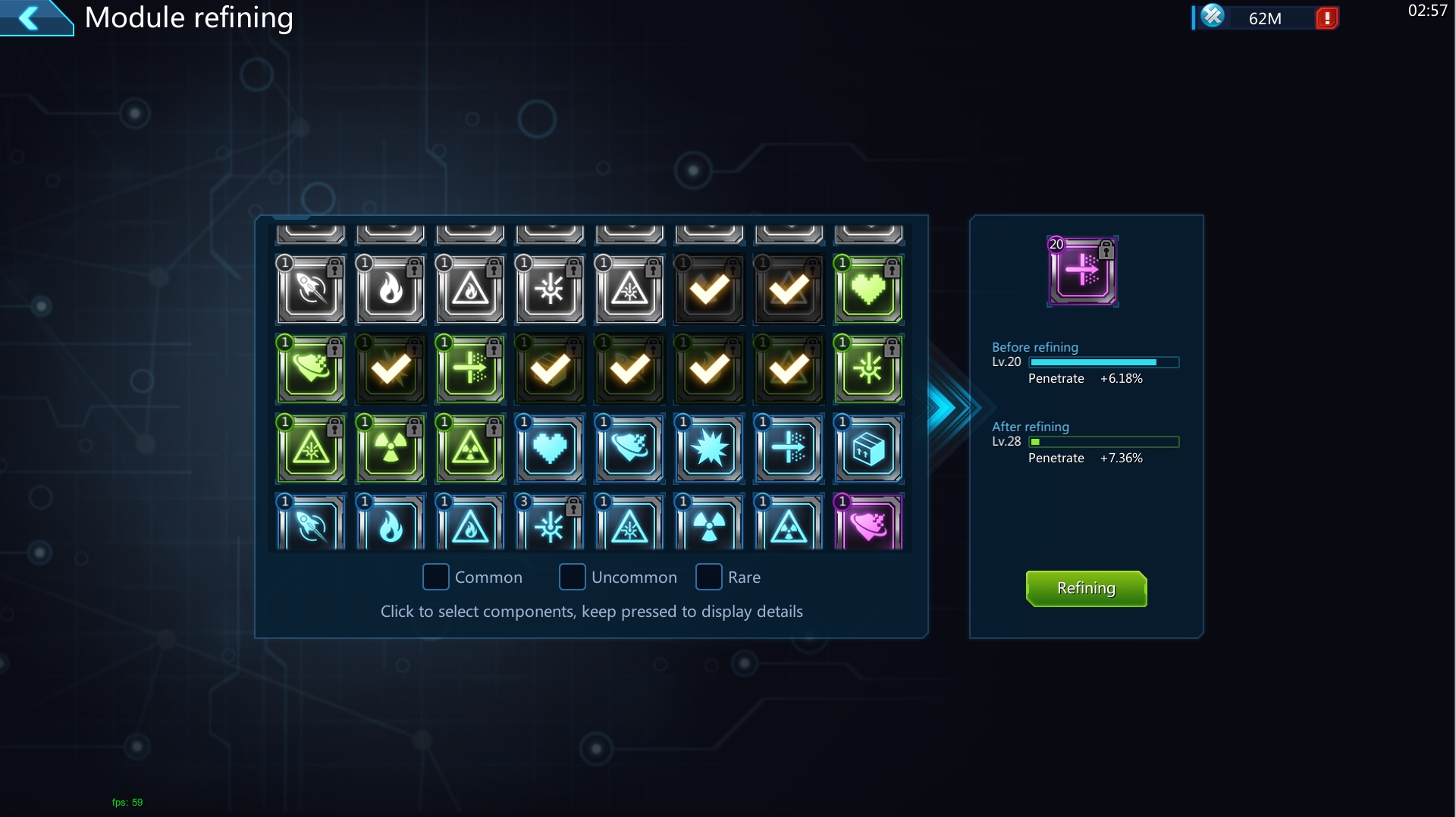Image resolution: width=1456 pixels, height=817 pixels.
Task: Select the blue arrow penetrate module
Action: point(789,449)
